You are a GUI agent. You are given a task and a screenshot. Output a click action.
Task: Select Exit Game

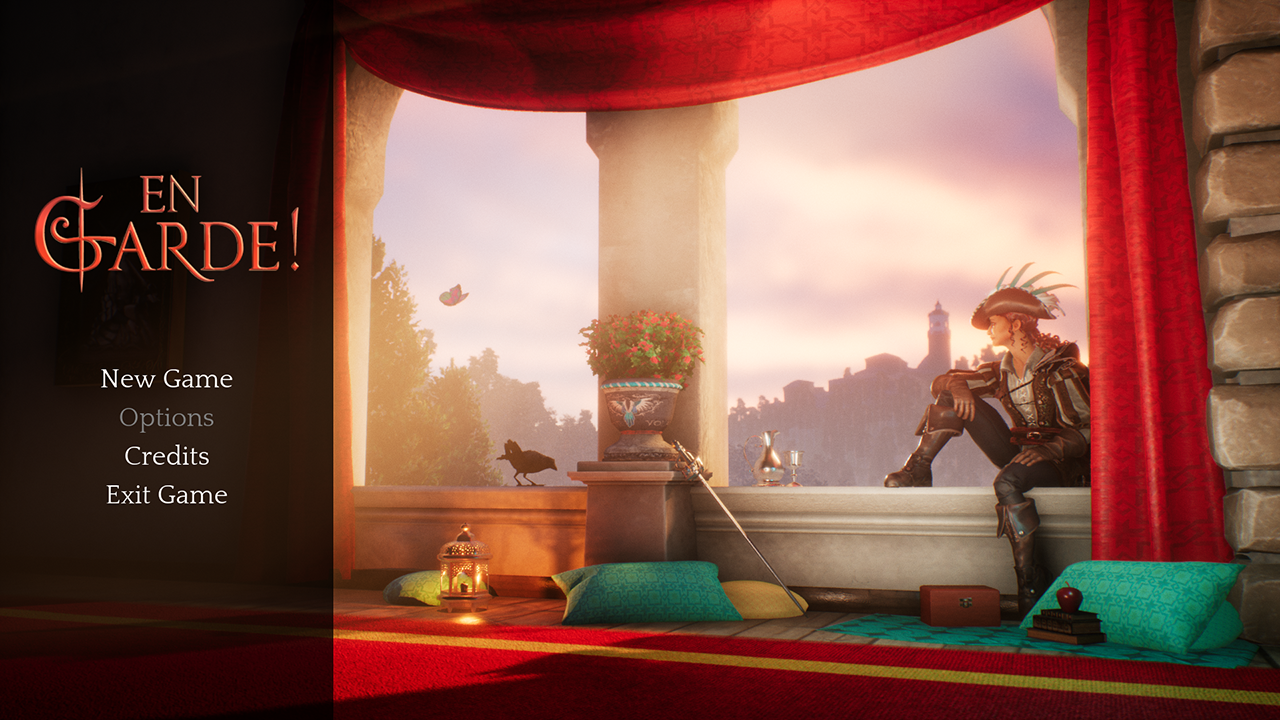tap(166, 493)
